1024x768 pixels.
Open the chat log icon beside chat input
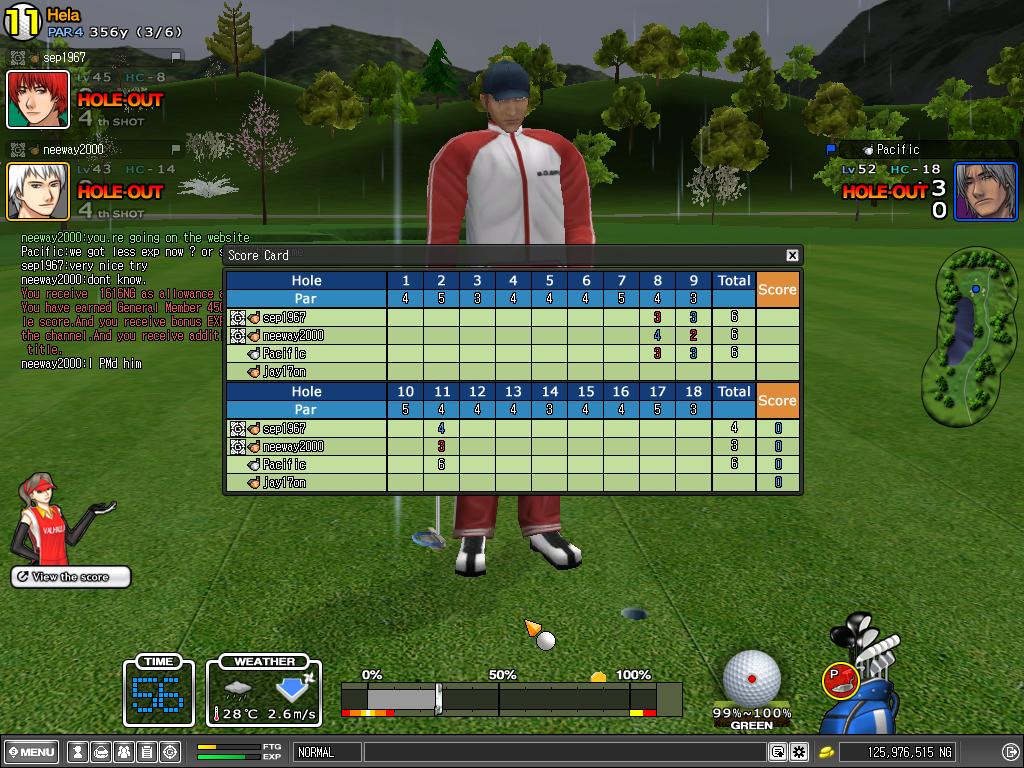[777, 752]
